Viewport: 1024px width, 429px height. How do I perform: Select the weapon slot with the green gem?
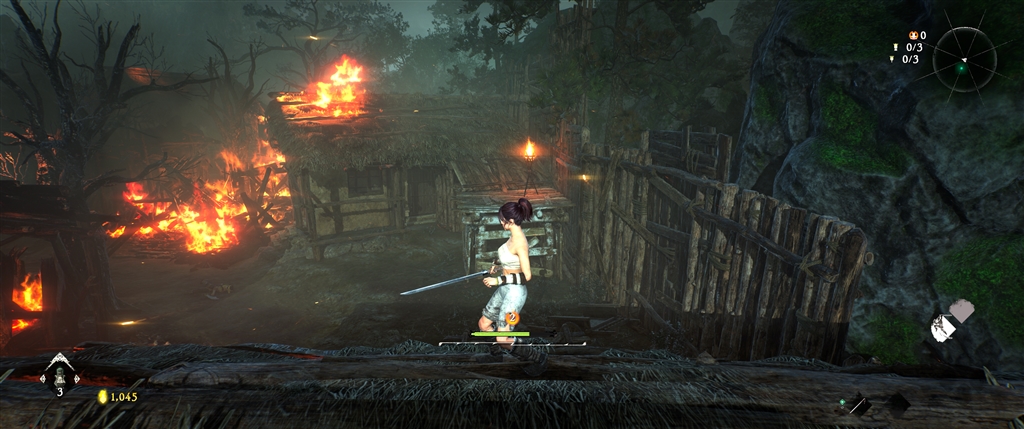click(857, 404)
